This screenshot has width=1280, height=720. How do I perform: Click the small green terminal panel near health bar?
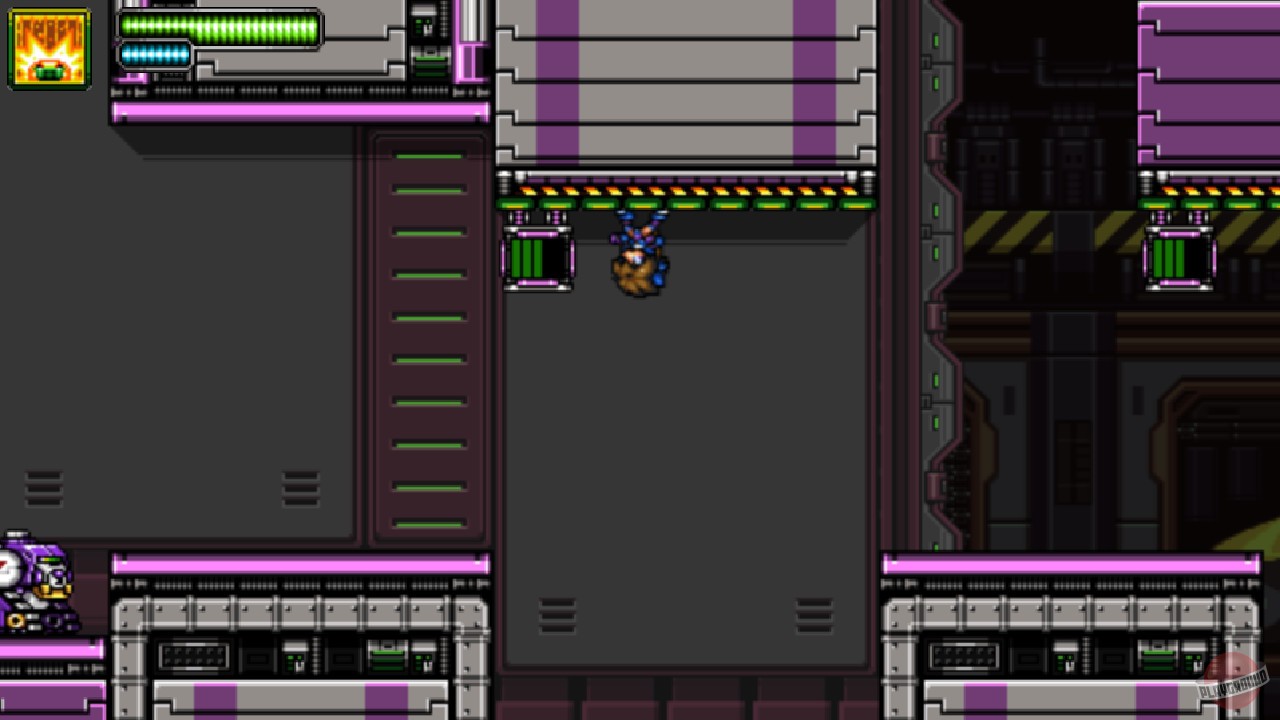[x=424, y=24]
